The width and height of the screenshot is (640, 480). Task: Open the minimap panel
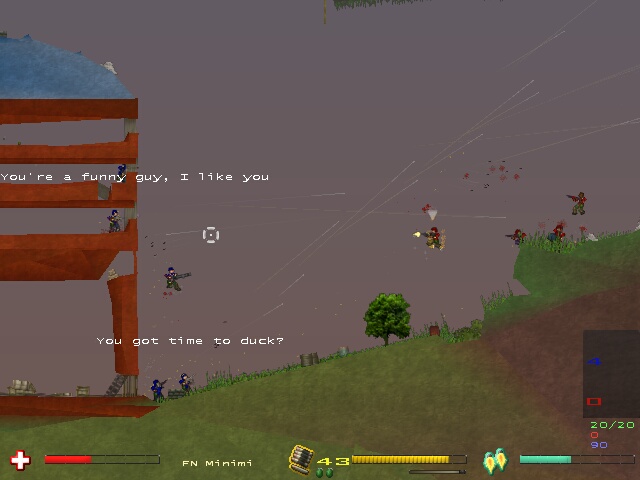coord(610,374)
